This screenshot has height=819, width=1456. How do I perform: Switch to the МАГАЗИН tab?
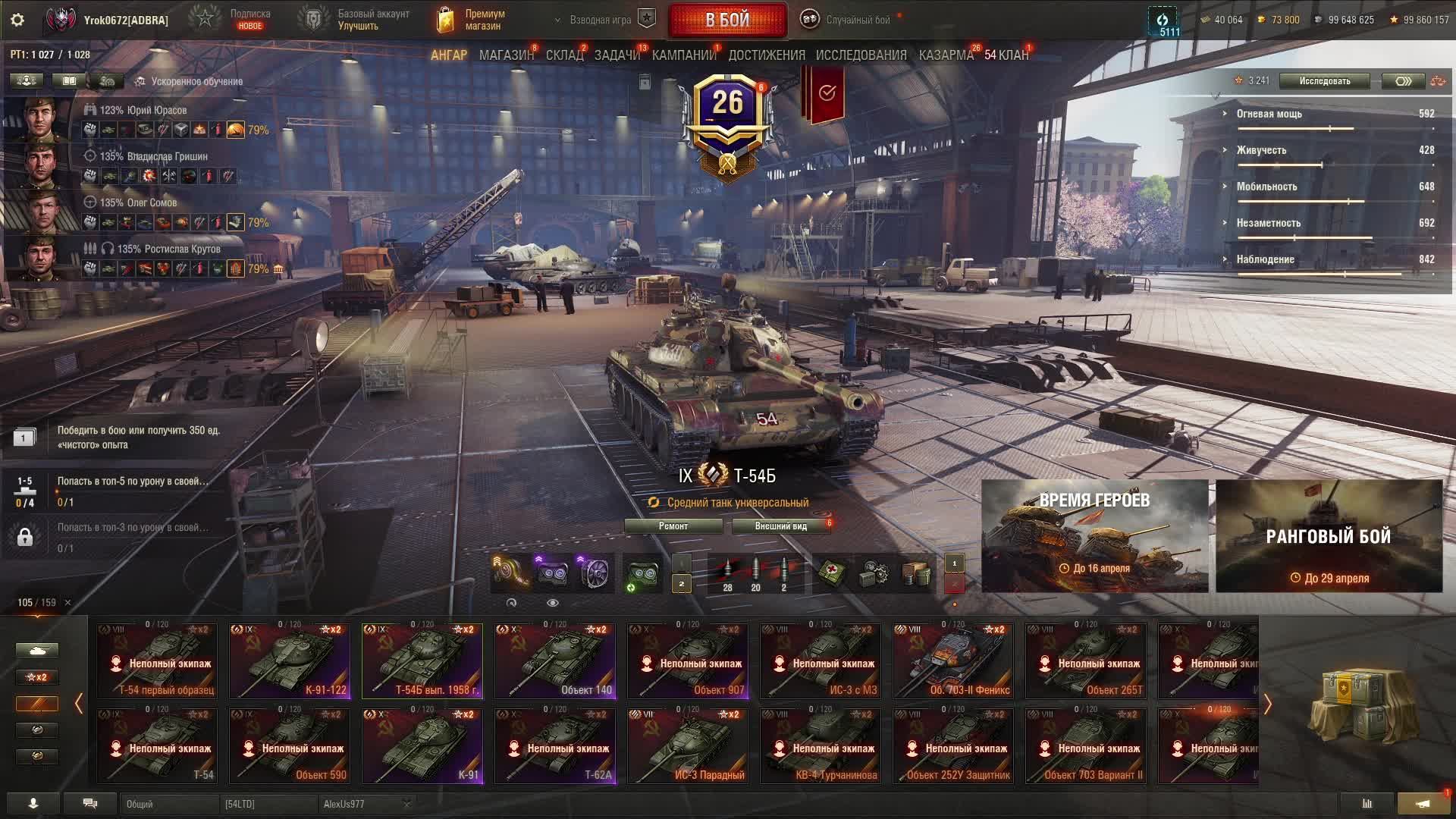click(x=506, y=55)
